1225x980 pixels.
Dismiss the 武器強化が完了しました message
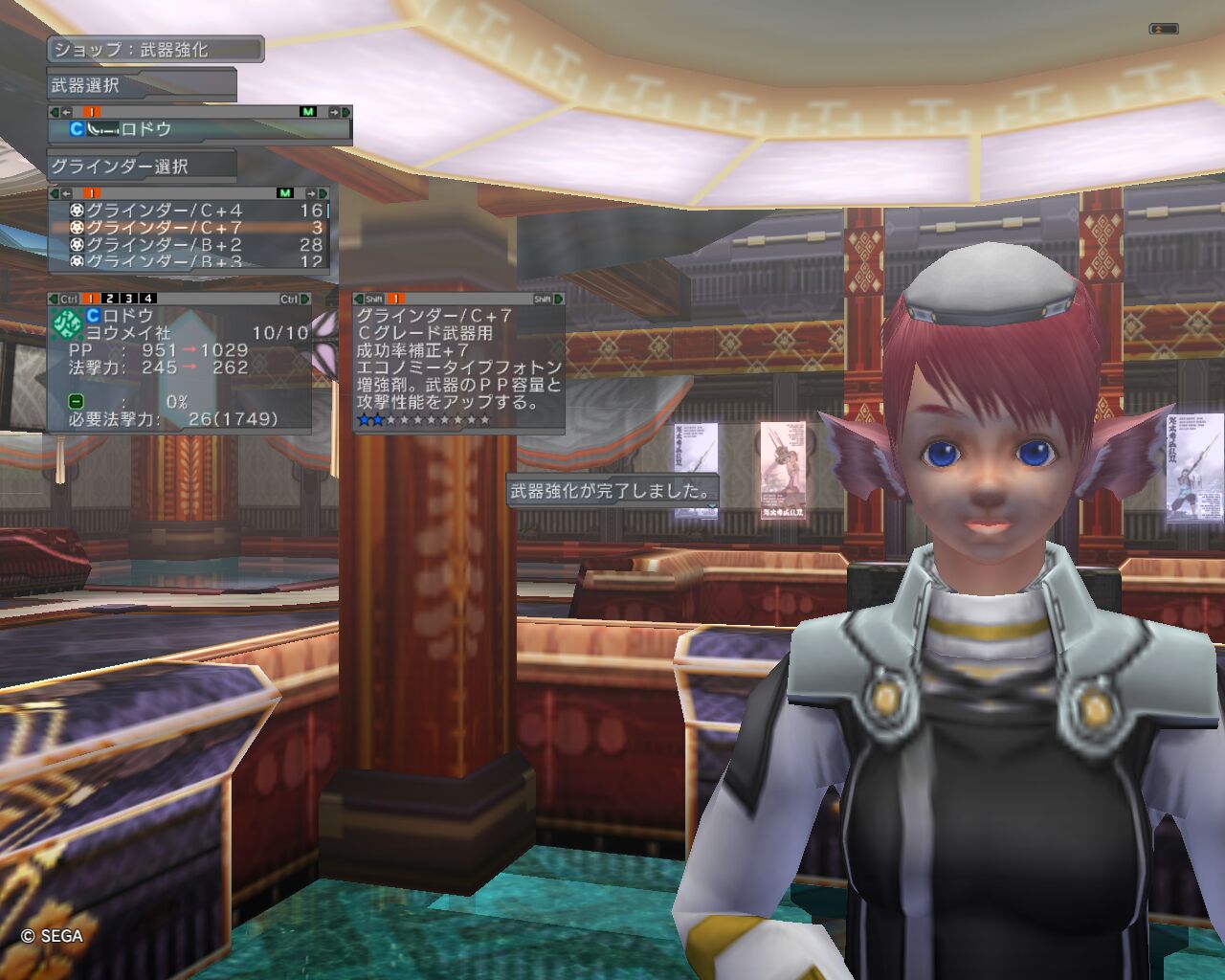[x=612, y=492]
